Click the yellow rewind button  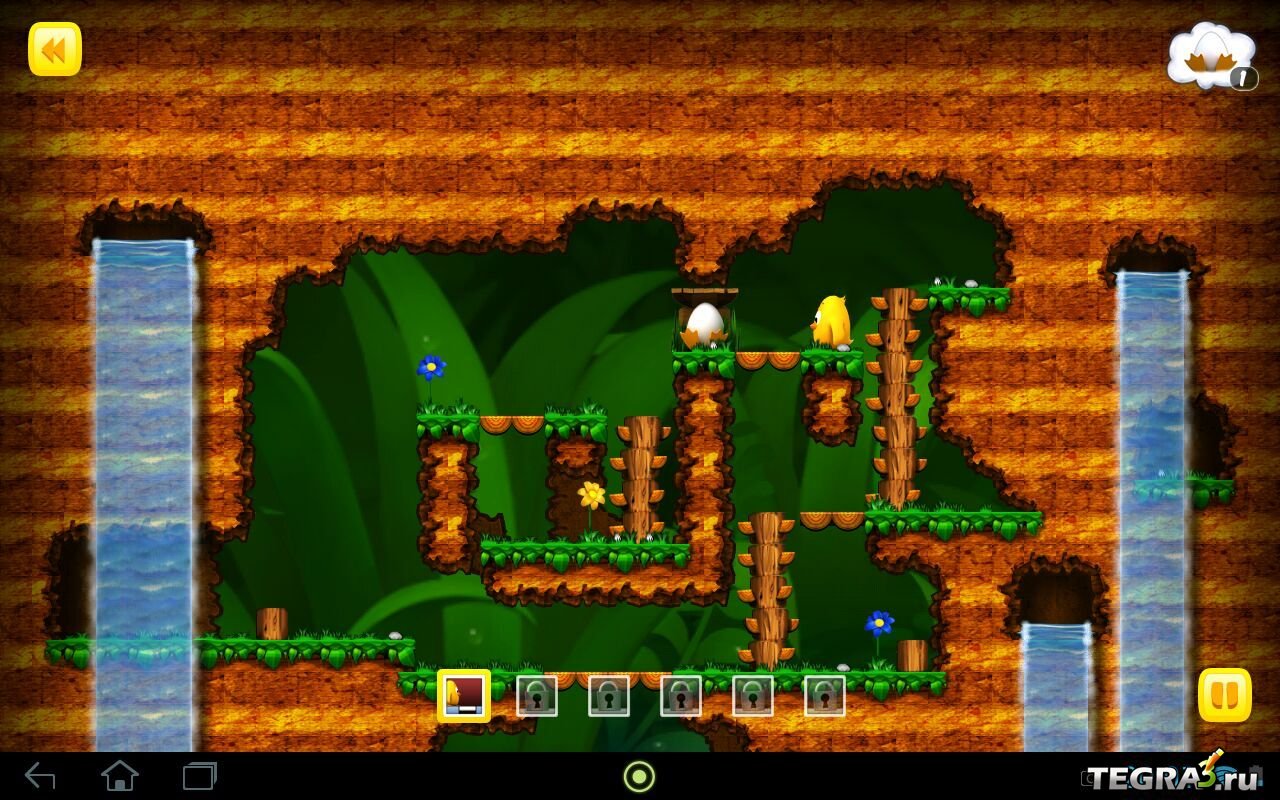click(55, 49)
